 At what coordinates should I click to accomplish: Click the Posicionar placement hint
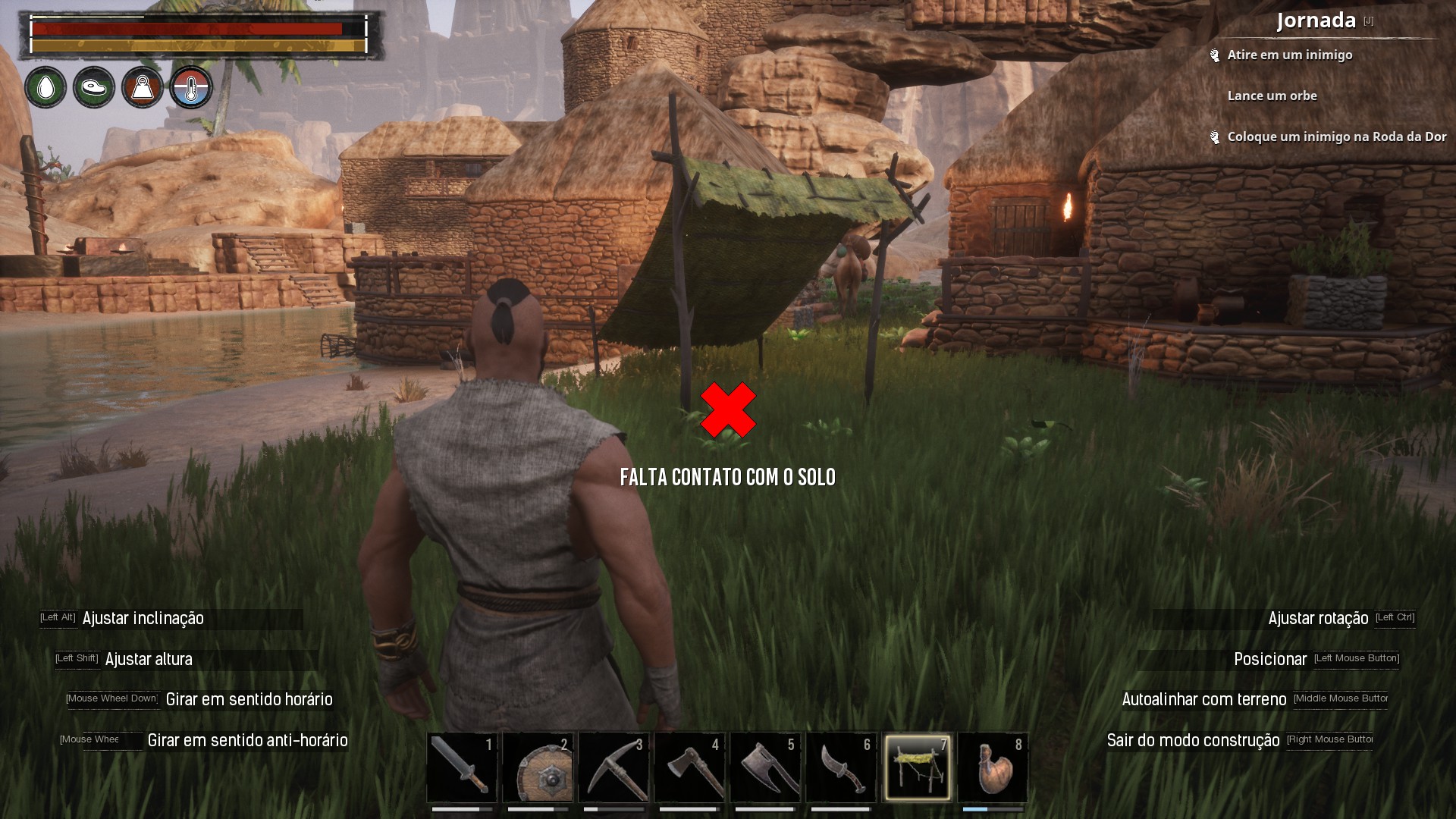(x=1270, y=659)
